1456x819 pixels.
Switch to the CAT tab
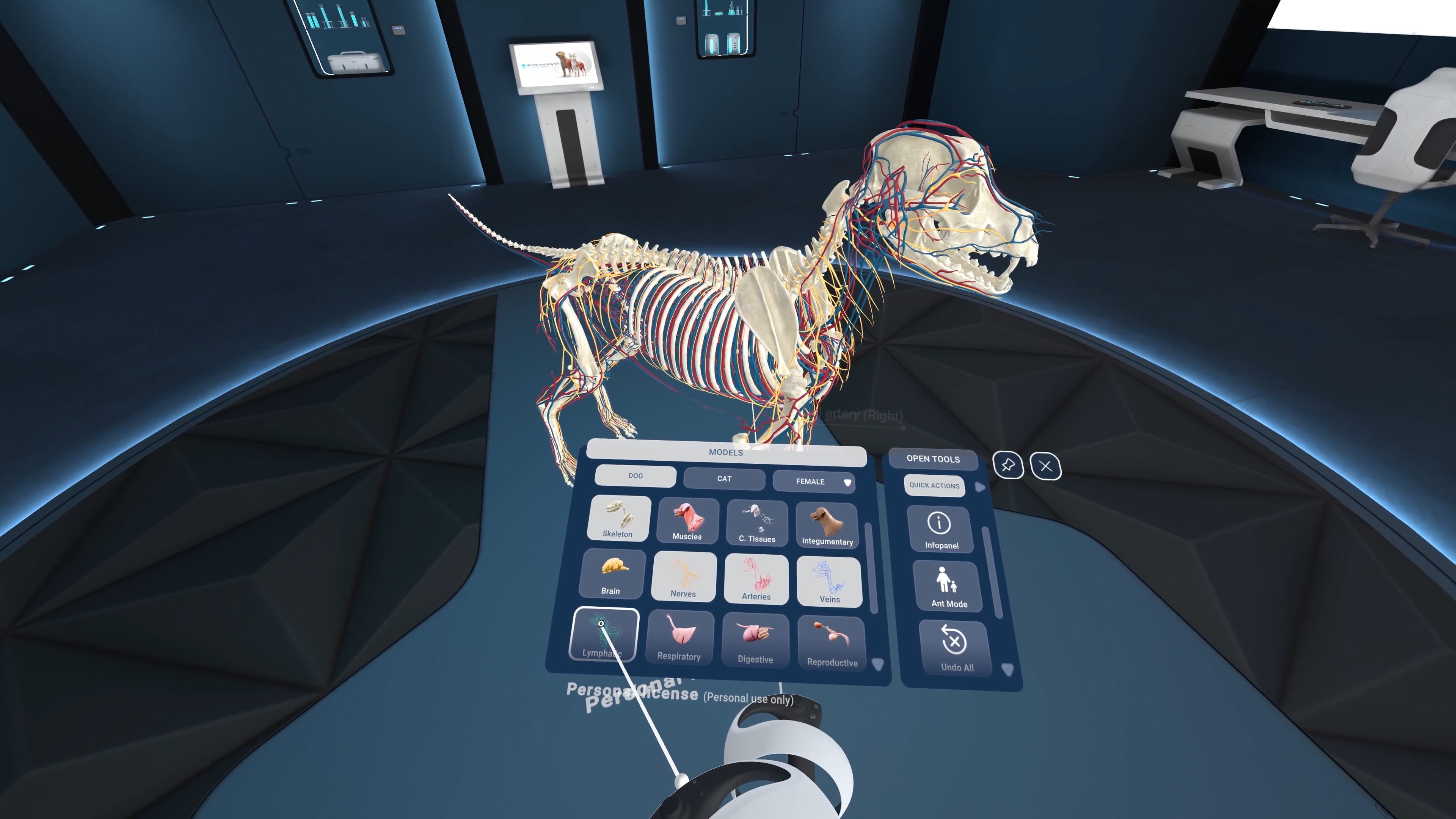pos(724,479)
